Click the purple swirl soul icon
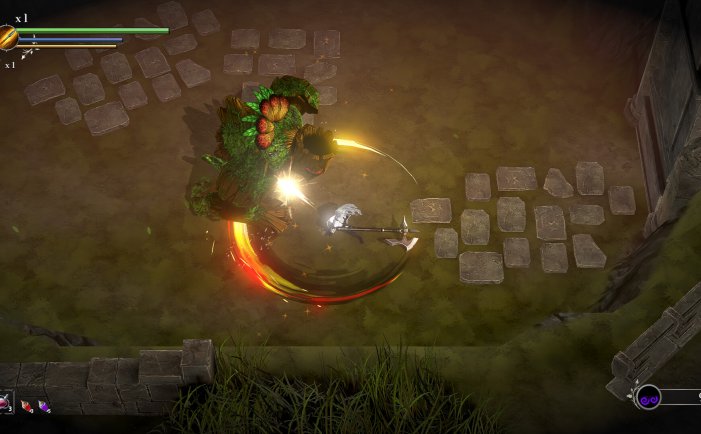701x434 pixels. [x=648, y=397]
